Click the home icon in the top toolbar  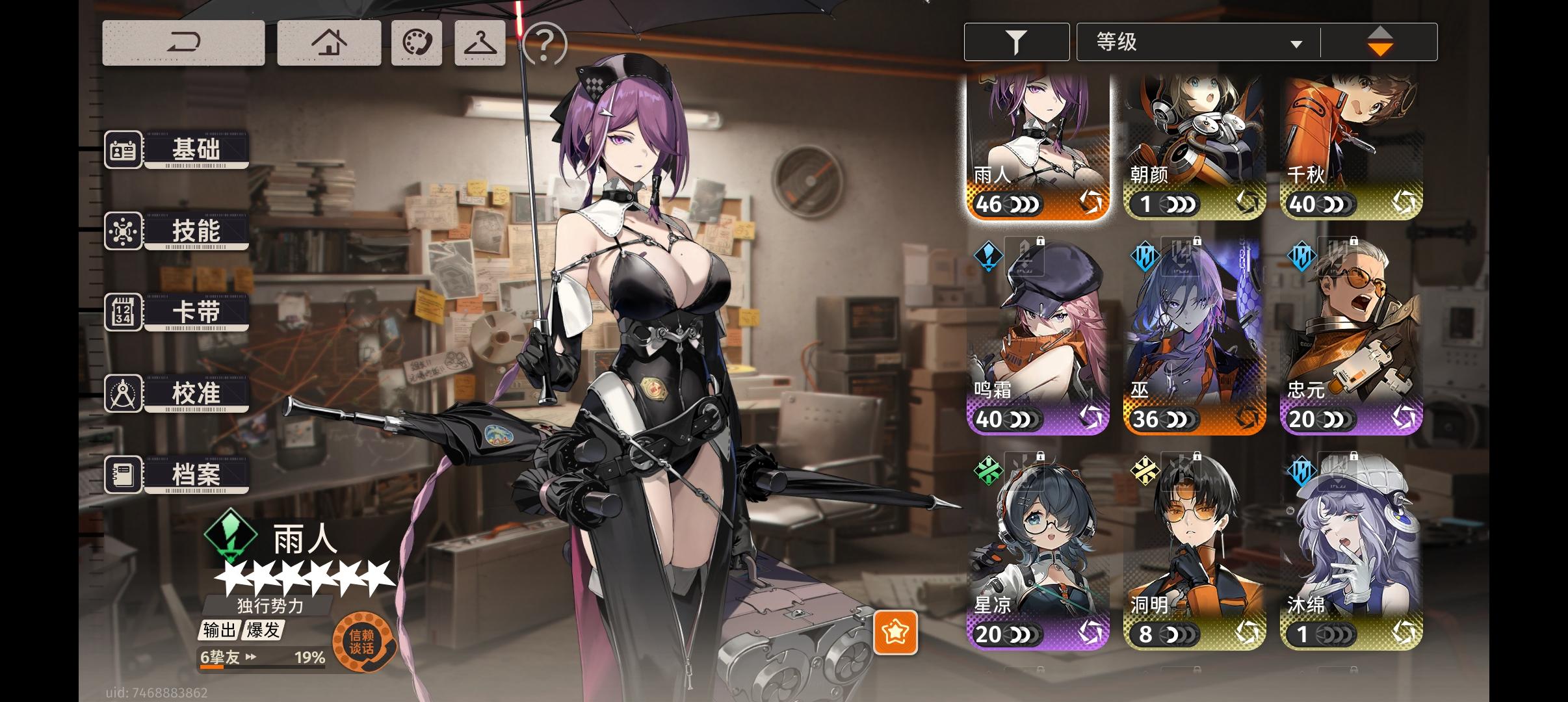click(329, 42)
